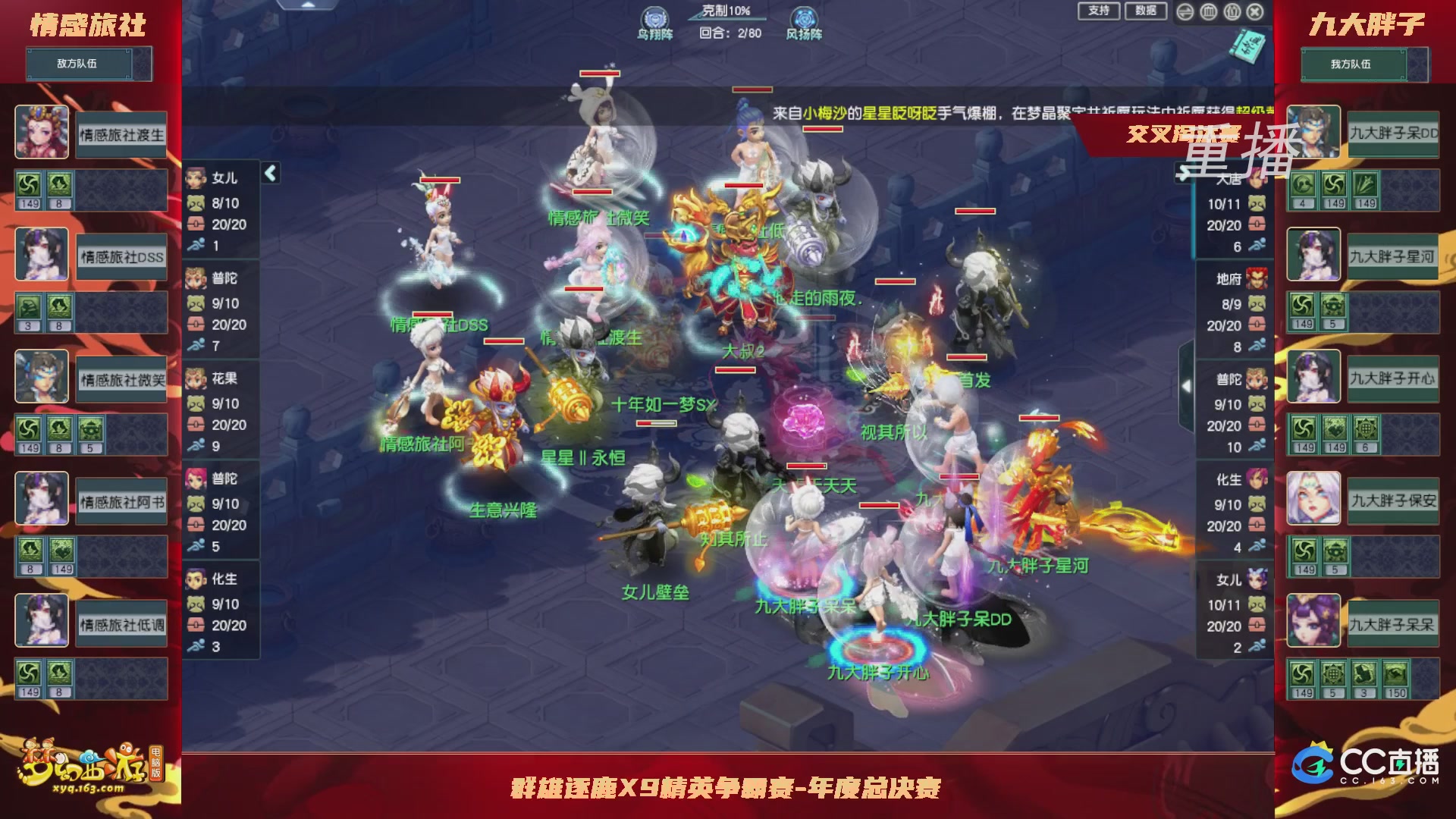Collapse the left summon list with the arrow
The width and height of the screenshot is (1456, 819).
tap(270, 173)
